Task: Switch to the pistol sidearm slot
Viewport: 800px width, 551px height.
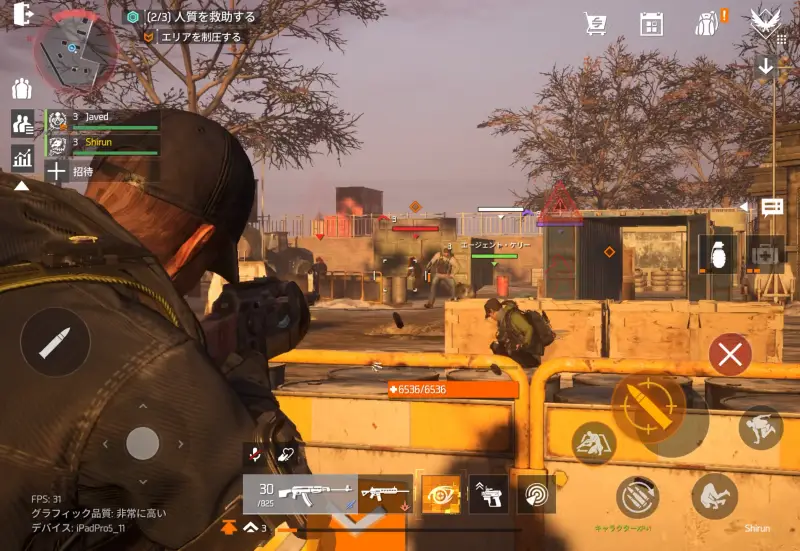Action: tap(488, 494)
